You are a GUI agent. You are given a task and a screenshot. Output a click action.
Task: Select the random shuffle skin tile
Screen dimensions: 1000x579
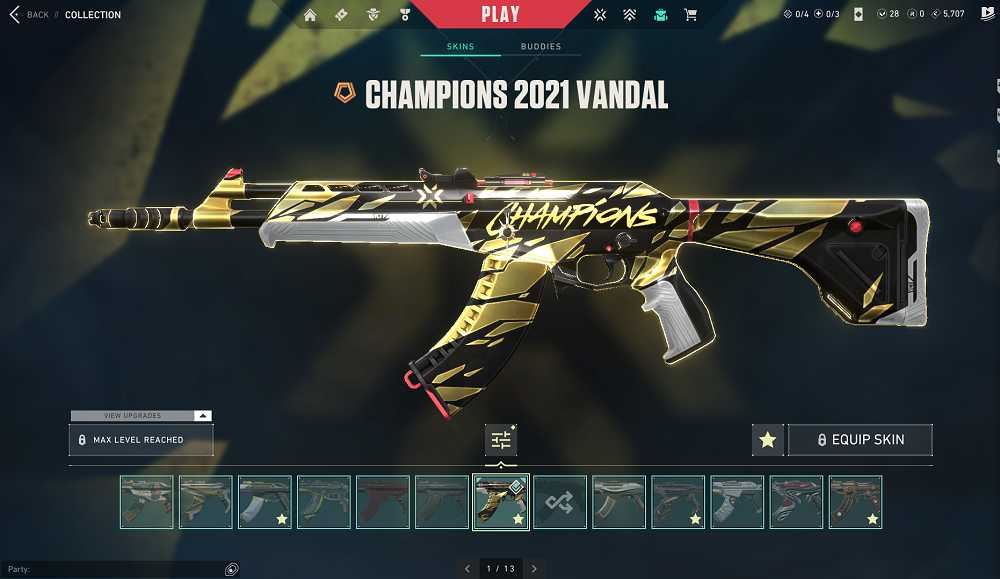[x=559, y=502]
